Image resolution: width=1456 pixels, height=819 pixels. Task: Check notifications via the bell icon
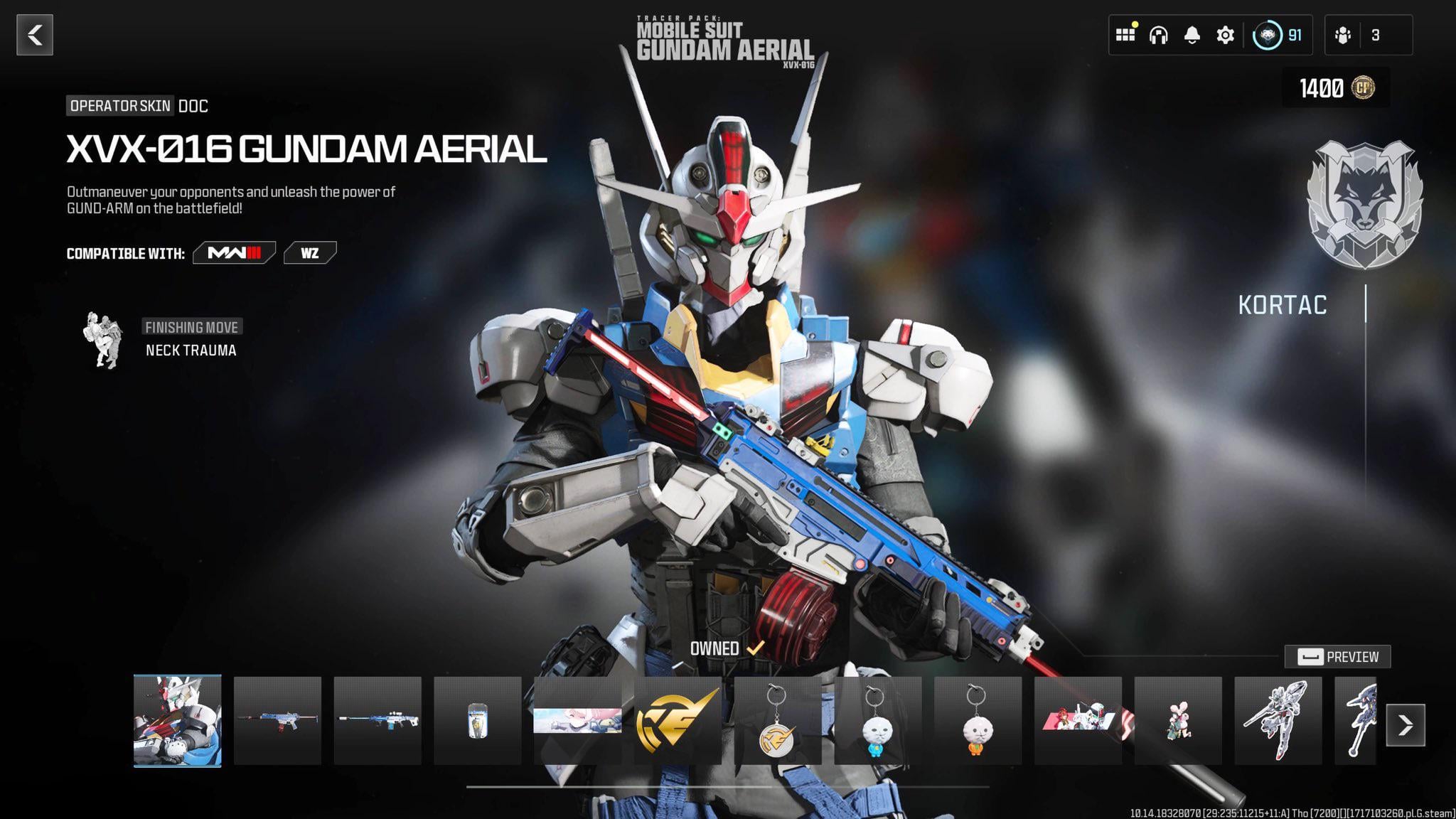1192,33
